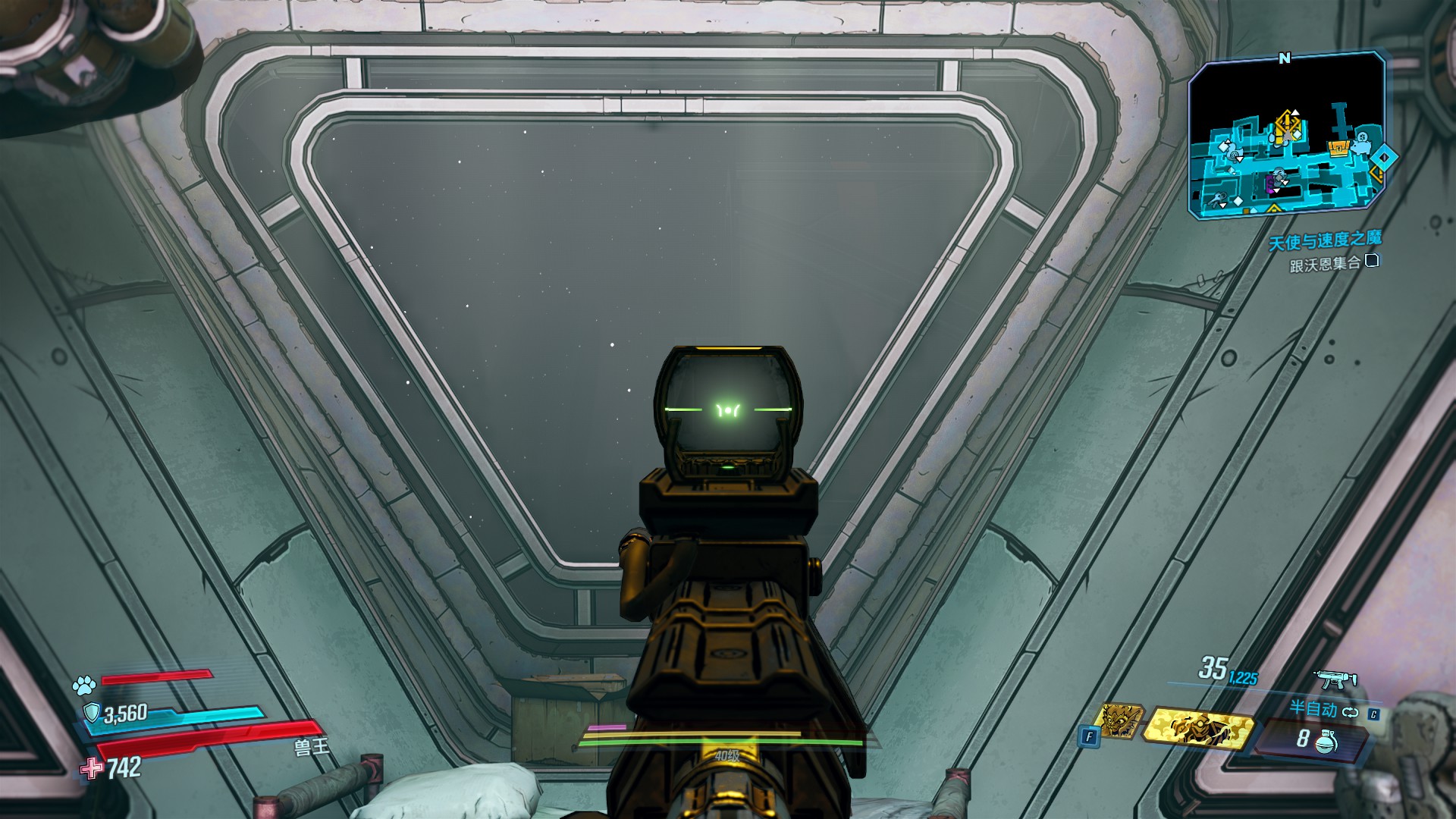This screenshot has width=1456, height=819.
Task: Select the submachine gun weapon icon
Action: pos(1335,679)
